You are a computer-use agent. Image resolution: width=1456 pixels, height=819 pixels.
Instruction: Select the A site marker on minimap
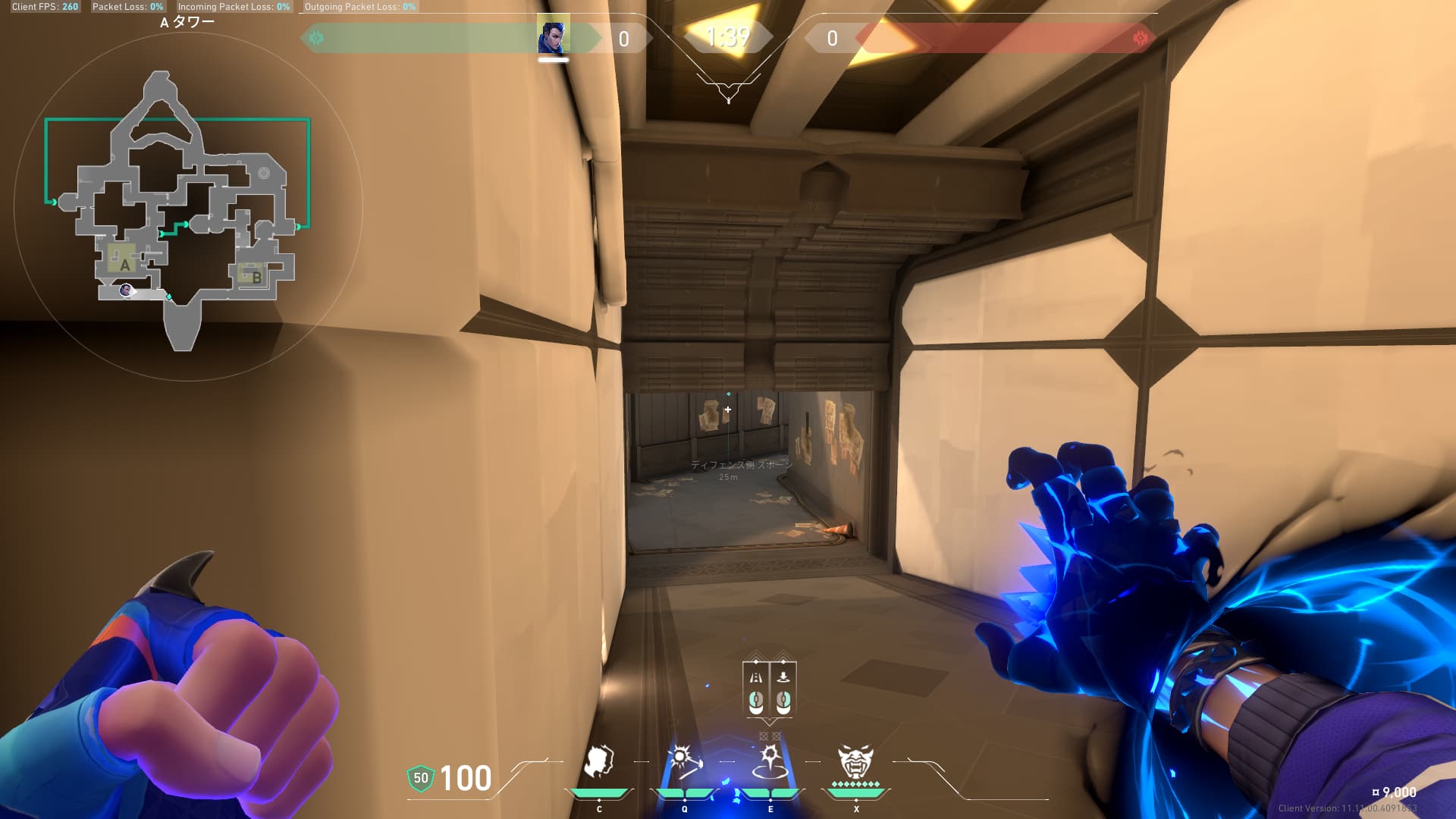point(124,263)
